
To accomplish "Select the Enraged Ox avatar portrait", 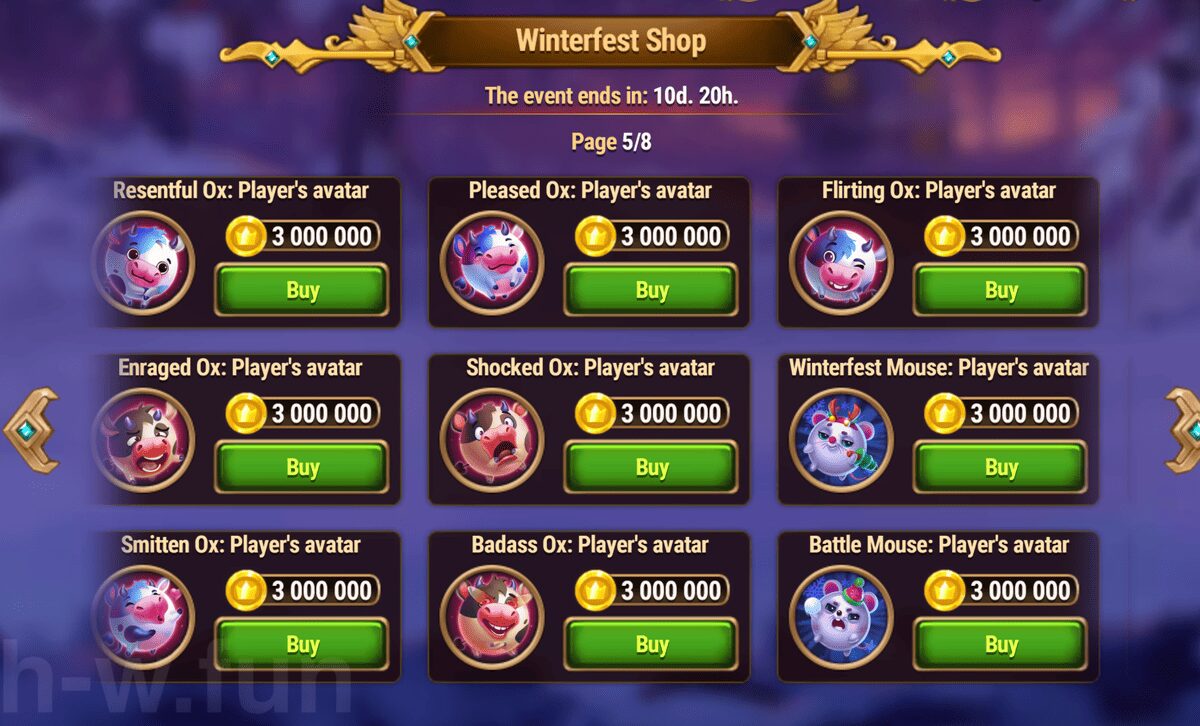I will tap(145, 440).
